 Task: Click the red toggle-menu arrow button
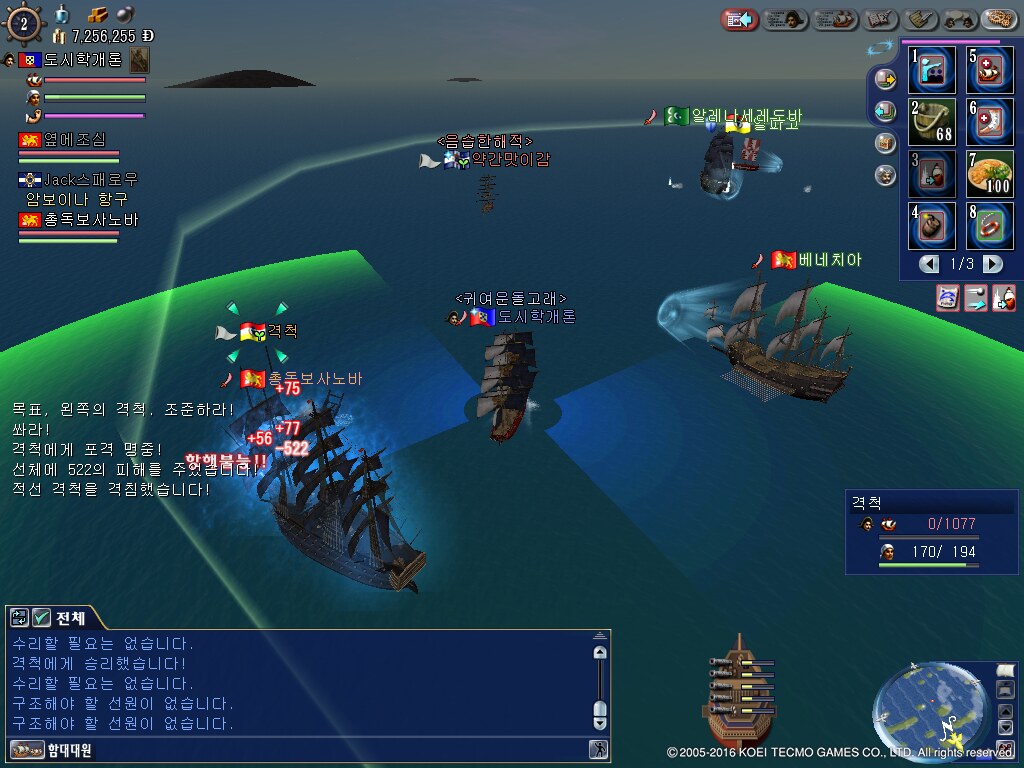coord(740,19)
